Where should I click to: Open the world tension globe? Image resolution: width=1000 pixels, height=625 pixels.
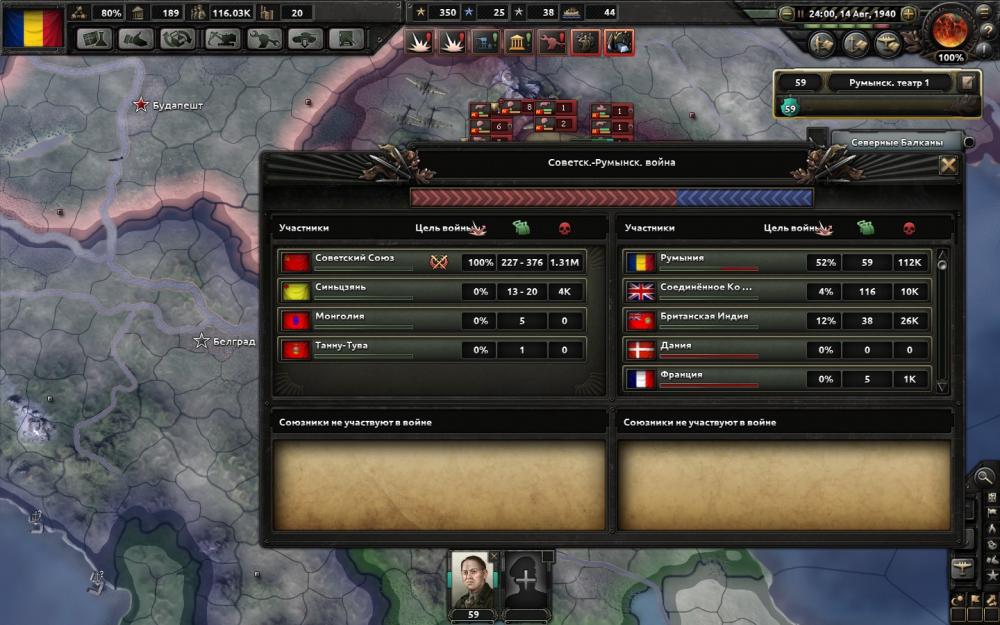pos(950,30)
